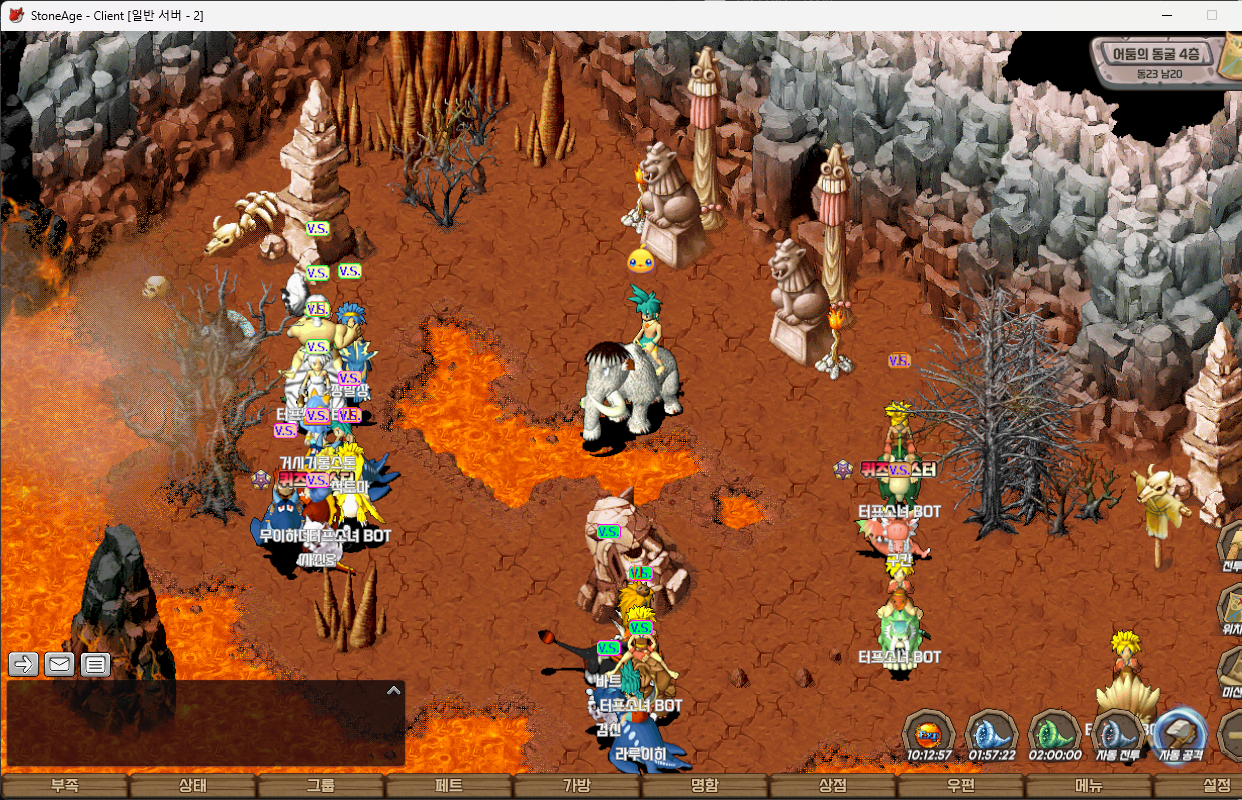Open the 상태 (status) panel

192,786
